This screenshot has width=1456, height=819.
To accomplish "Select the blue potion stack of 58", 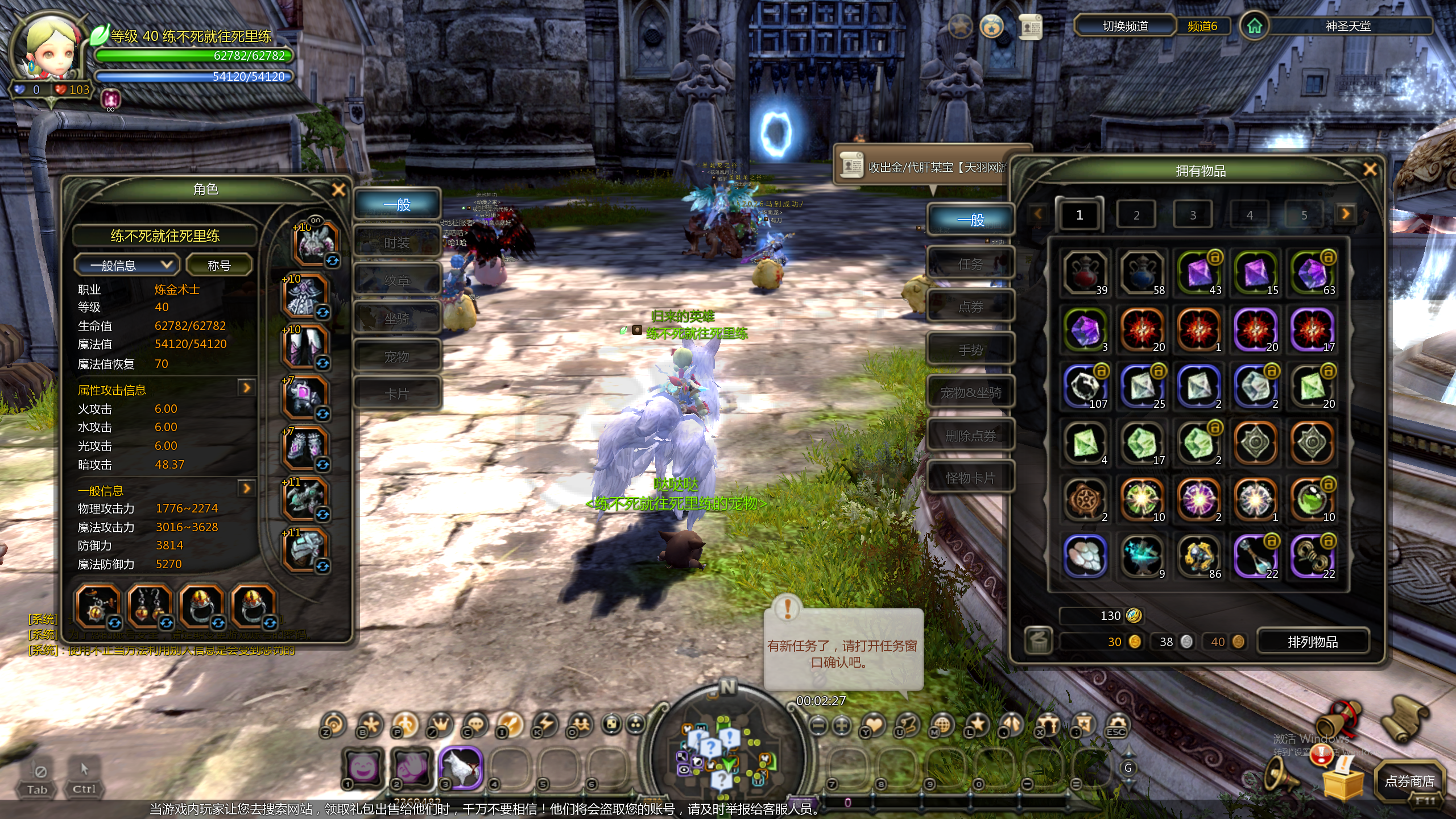I will [x=1141, y=273].
